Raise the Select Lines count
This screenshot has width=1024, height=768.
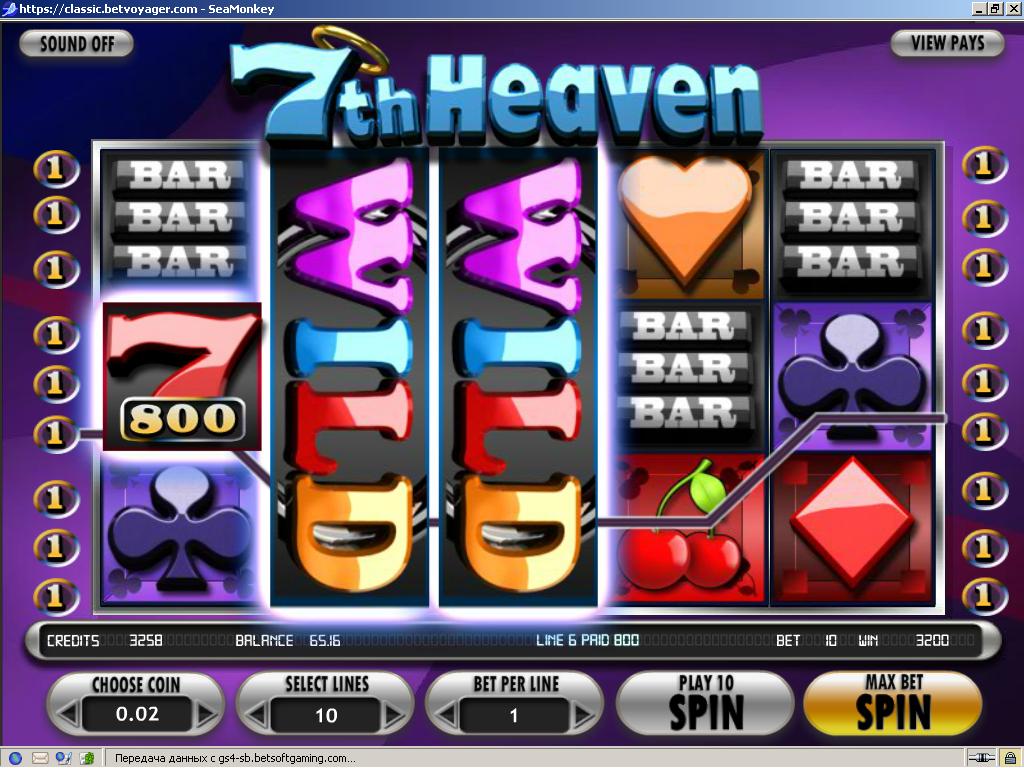(x=396, y=715)
